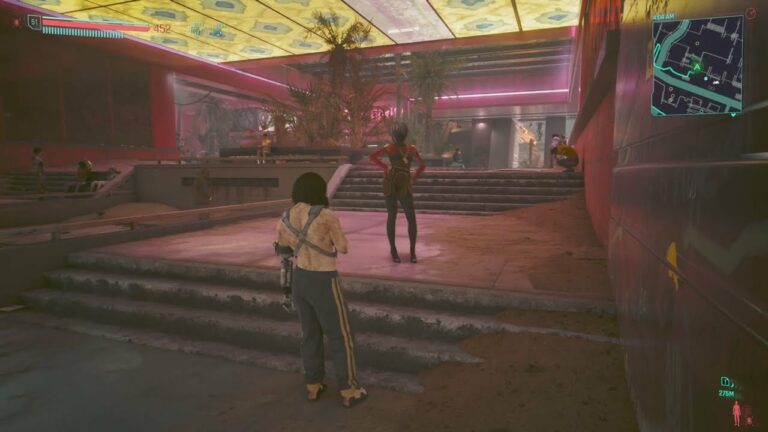Click the green player arrow on the minimap

pyautogui.click(x=697, y=67)
